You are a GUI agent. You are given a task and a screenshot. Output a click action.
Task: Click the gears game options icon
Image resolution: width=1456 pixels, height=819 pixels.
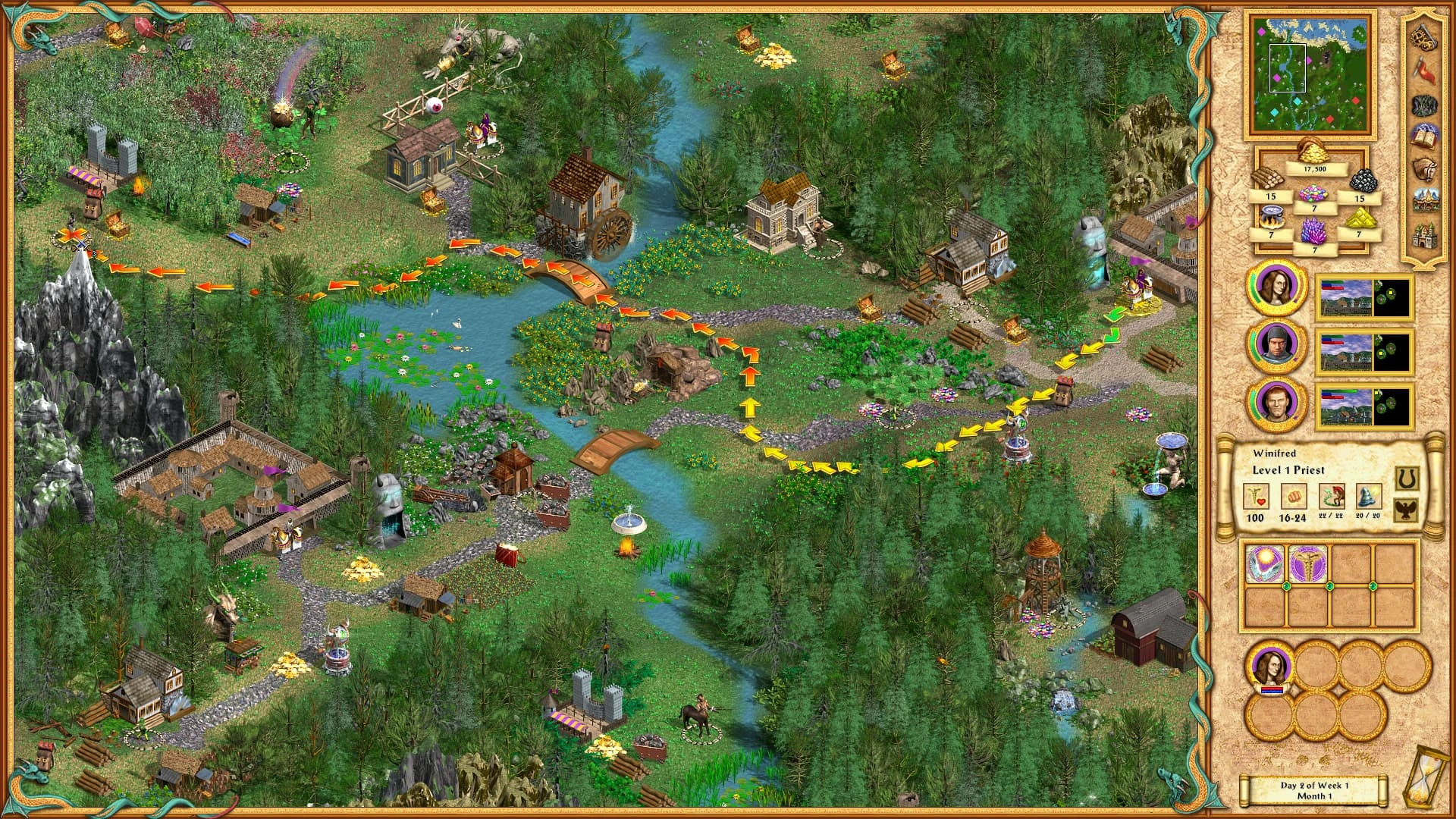1423,39
